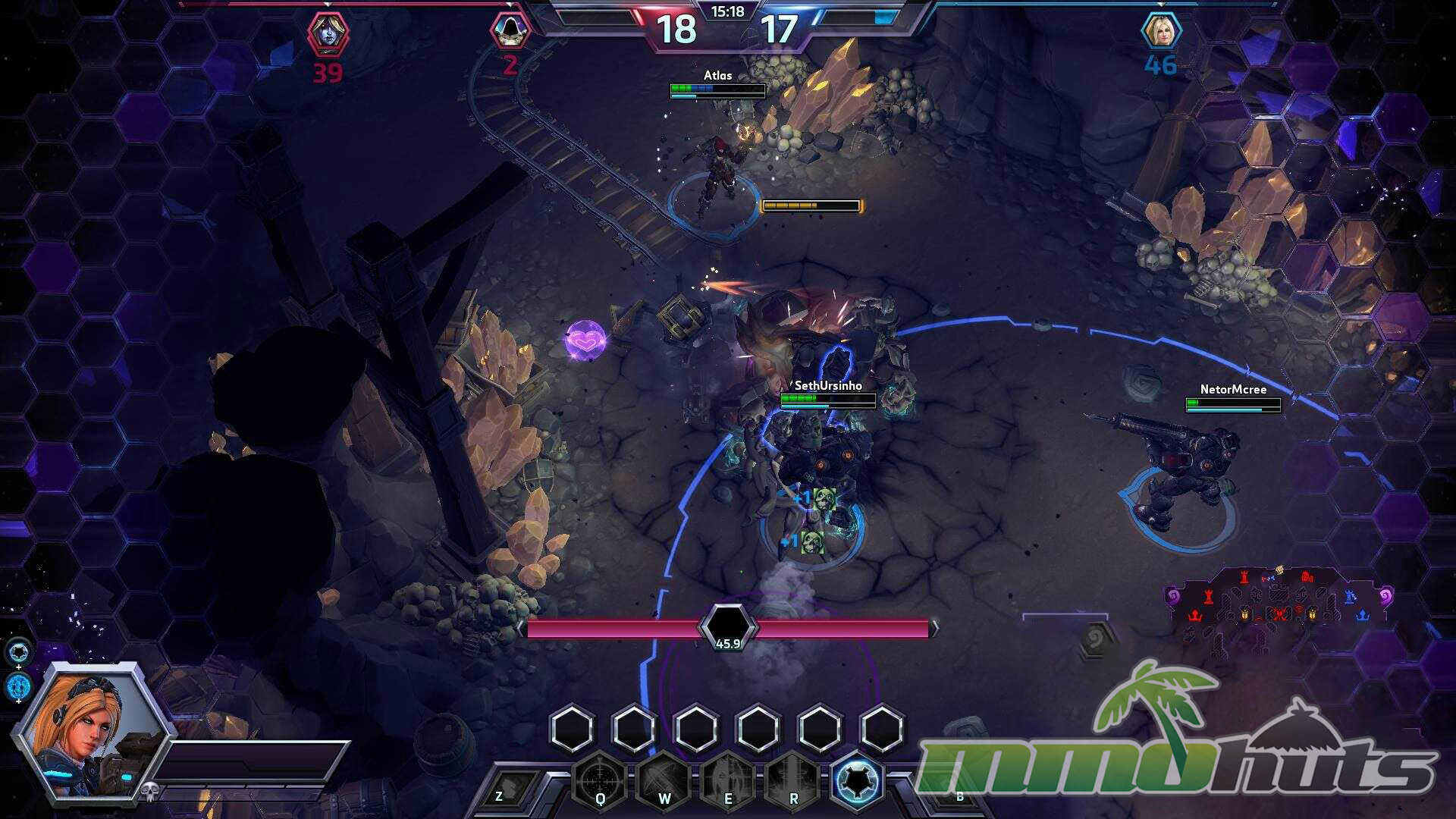Screen dimensions: 1456x819
Task: Select the hooded enemy hero portrait
Action: [x=510, y=30]
